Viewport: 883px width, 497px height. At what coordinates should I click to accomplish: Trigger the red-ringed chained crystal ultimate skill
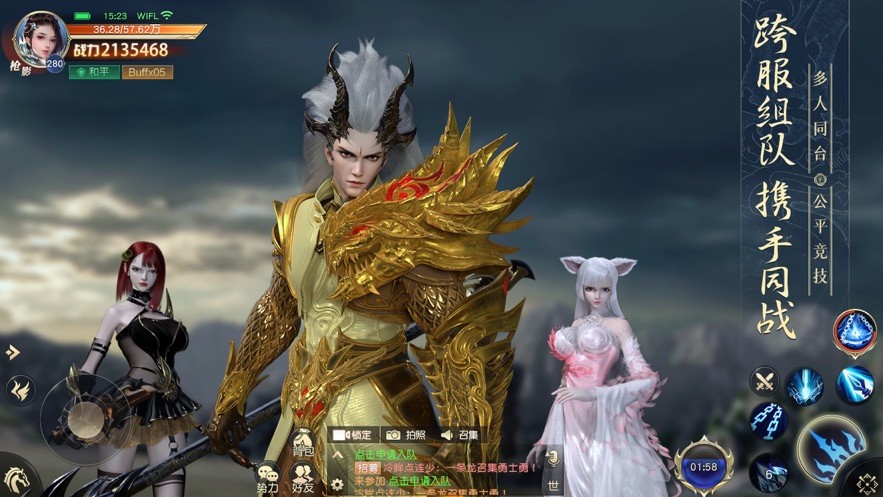coord(855,333)
